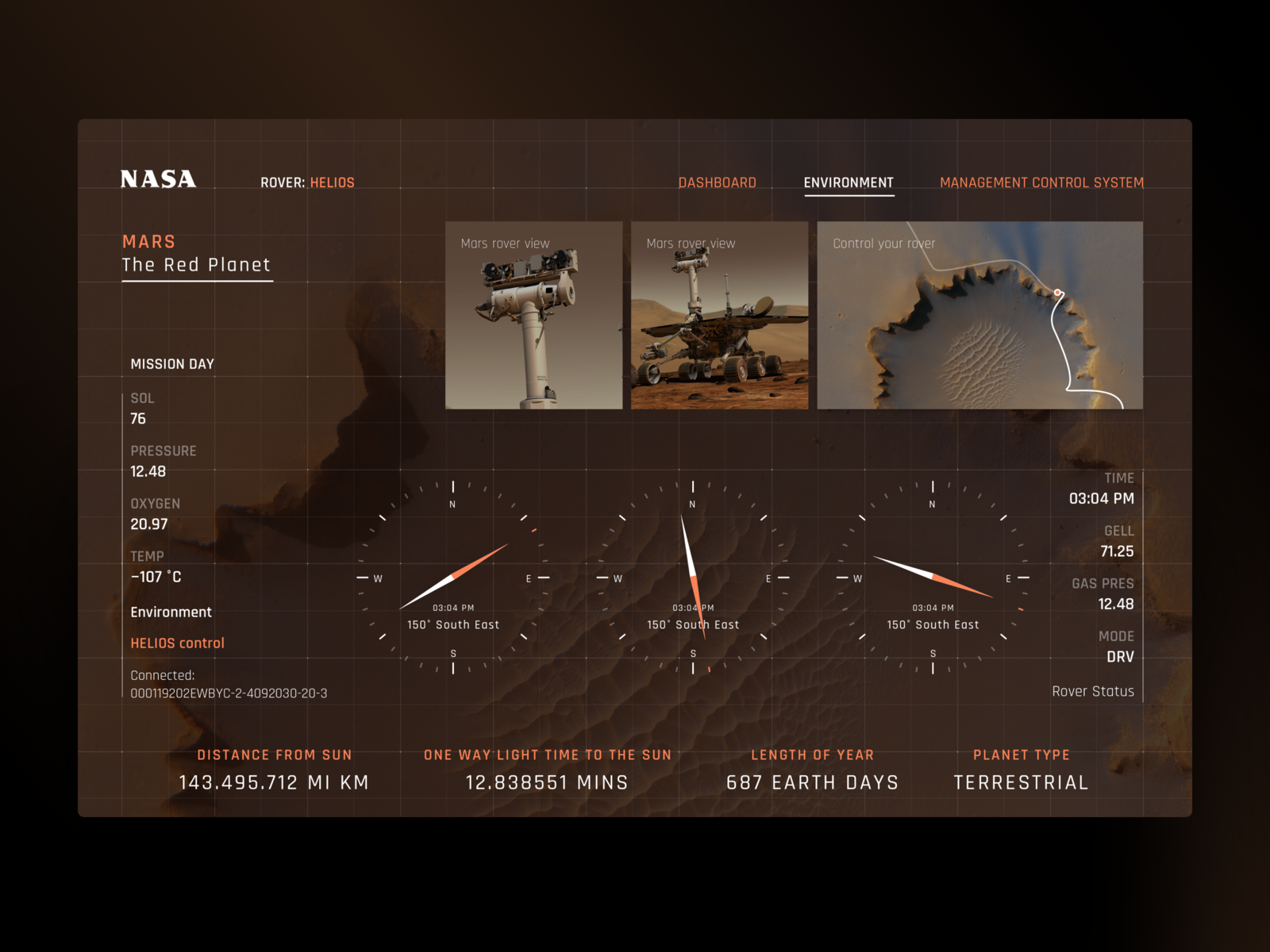Select the left compass dial

[453, 578]
